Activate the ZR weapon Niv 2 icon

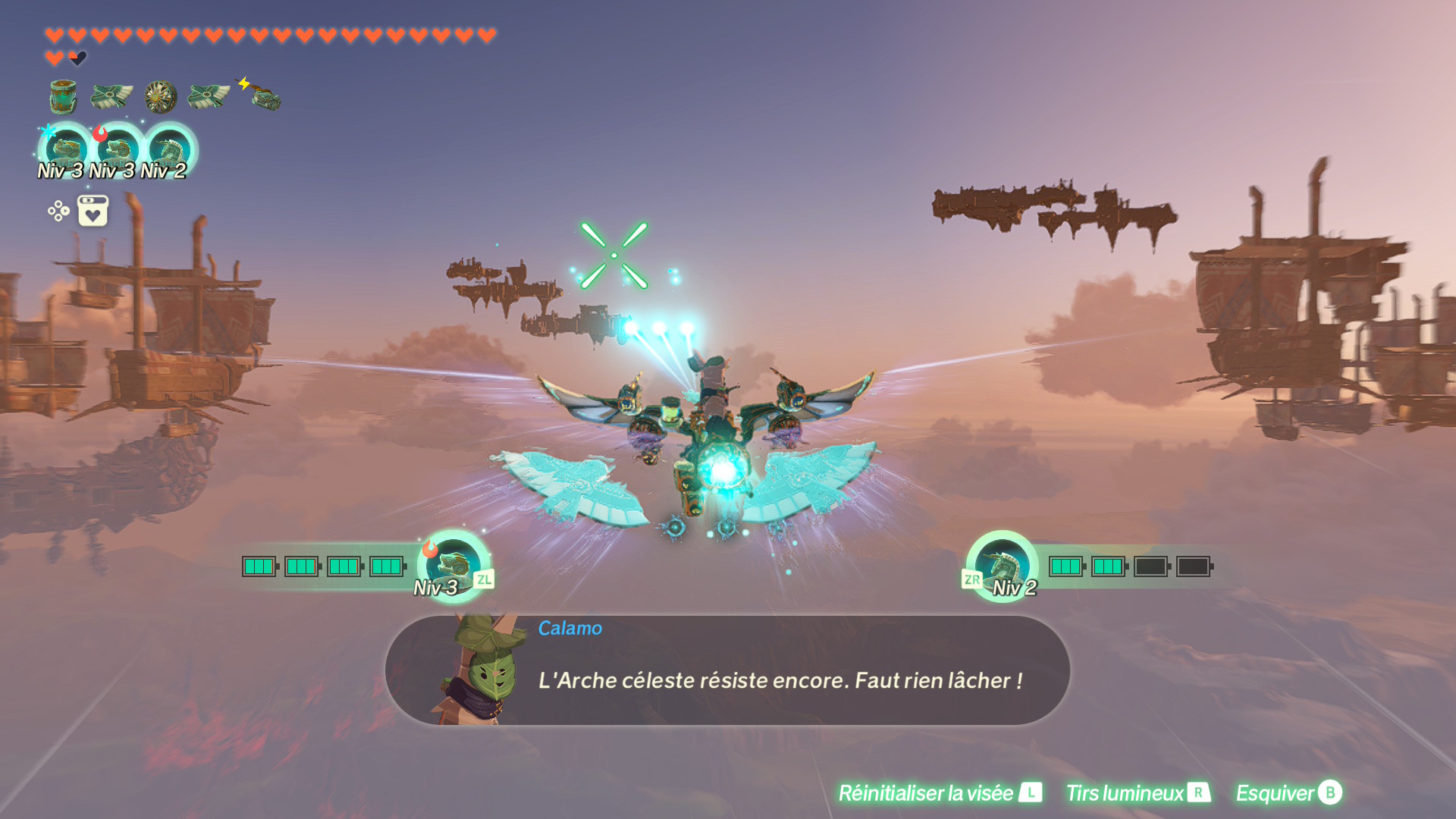pyautogui.click(x=1002, y=566)
